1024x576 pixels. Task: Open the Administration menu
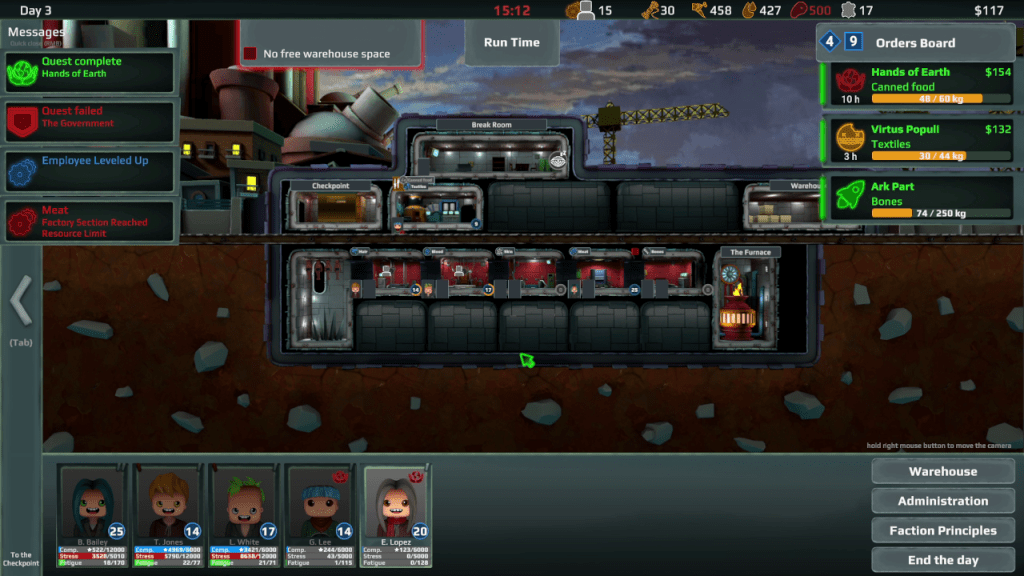(942, 501)
